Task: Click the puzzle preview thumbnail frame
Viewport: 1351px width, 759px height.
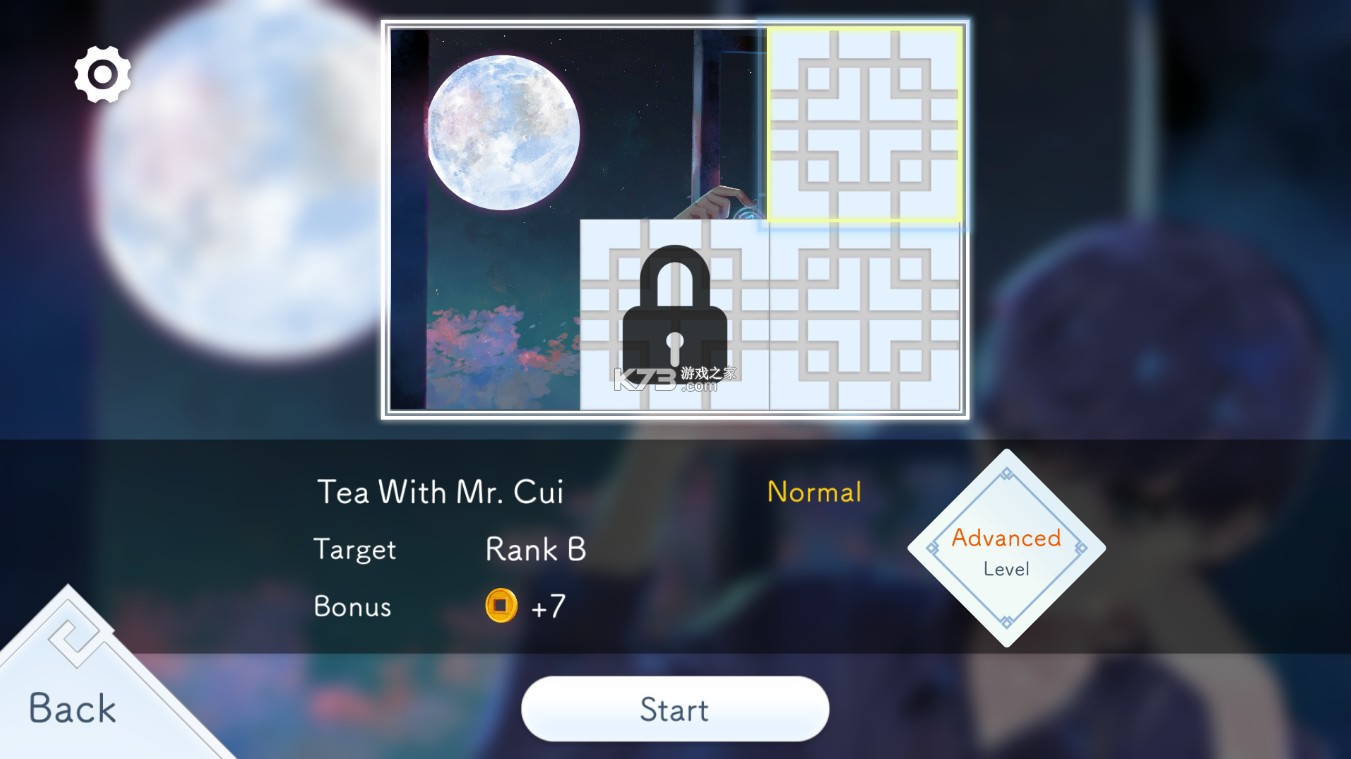Action: pos(675,217)
